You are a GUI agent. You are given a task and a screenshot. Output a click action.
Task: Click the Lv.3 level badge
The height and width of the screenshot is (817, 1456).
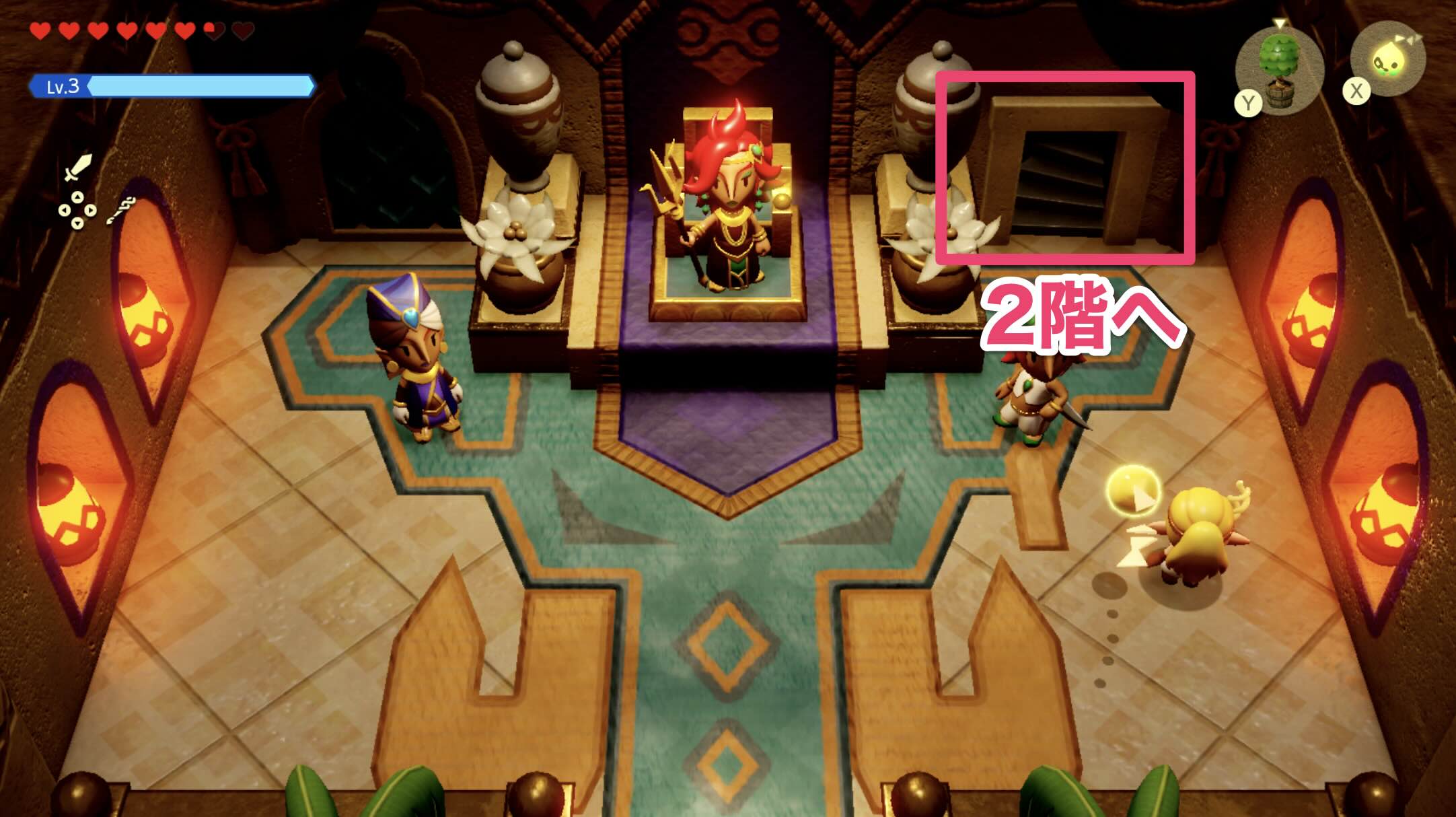pyautogui.click(x=63, y=86)
